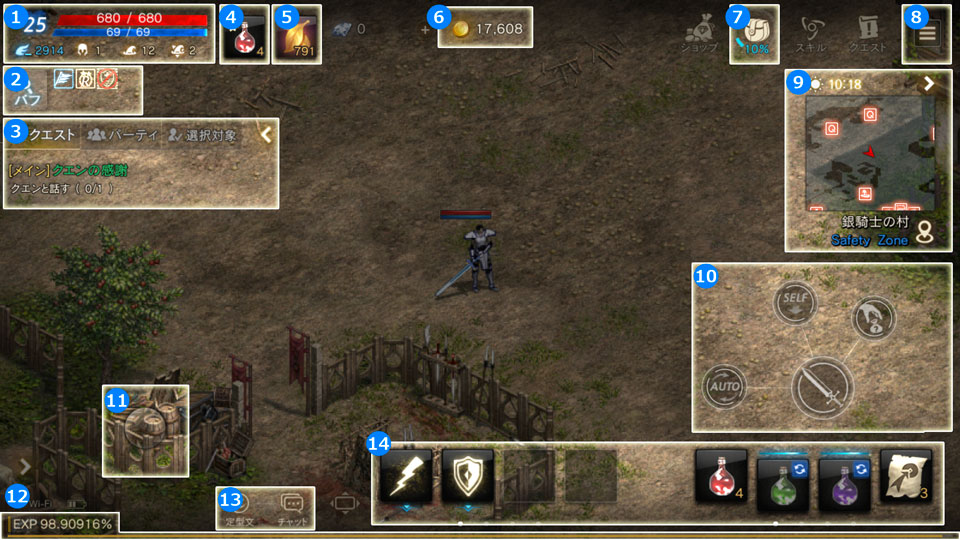Switch to the 選択対象 target tab
The image size is (960, 540).
(x=203, y=135)
